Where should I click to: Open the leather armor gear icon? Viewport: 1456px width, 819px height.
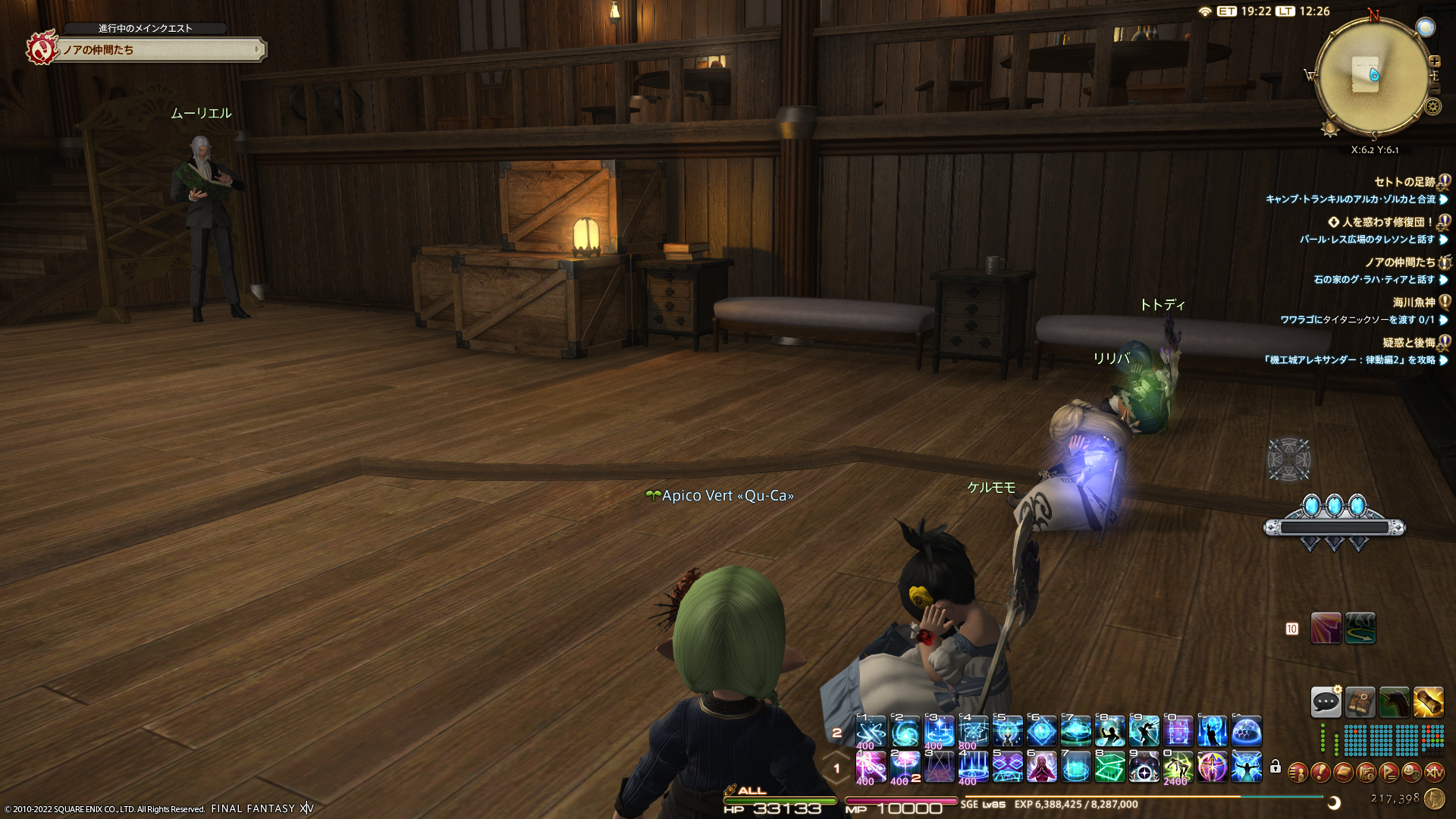1360,702
